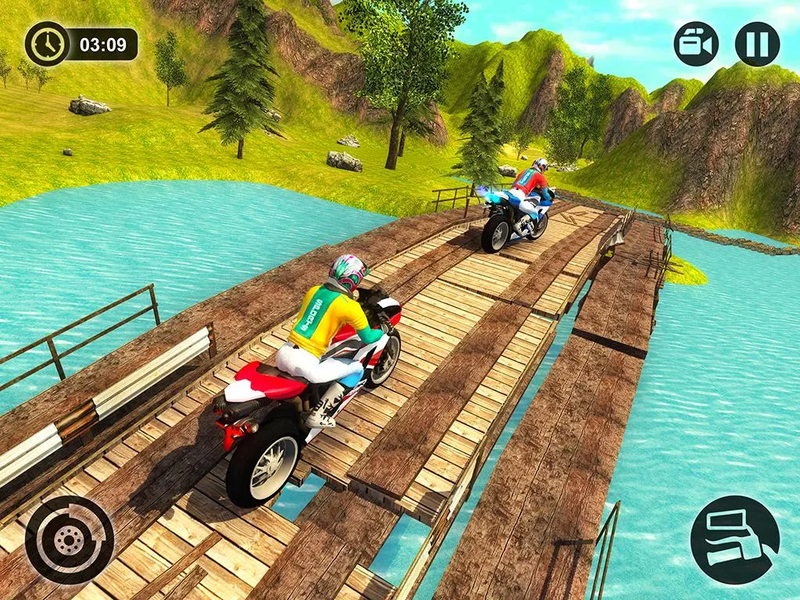Switch camera view with the camera icon
Image resolution: width=800 pixels, height=600 pixels.
tap(696, 44)
